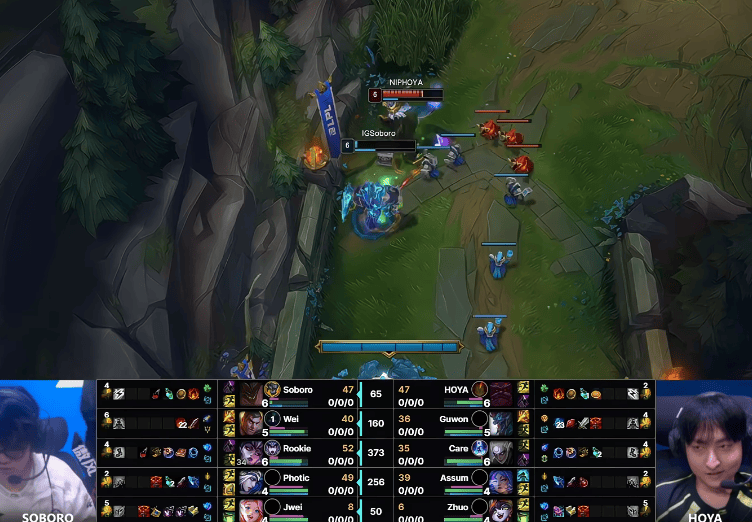The width and height of the screenshot is (752, 522).
Task: Select Wei's champion portrait on the scoreboard
Action: pos(250,421)
